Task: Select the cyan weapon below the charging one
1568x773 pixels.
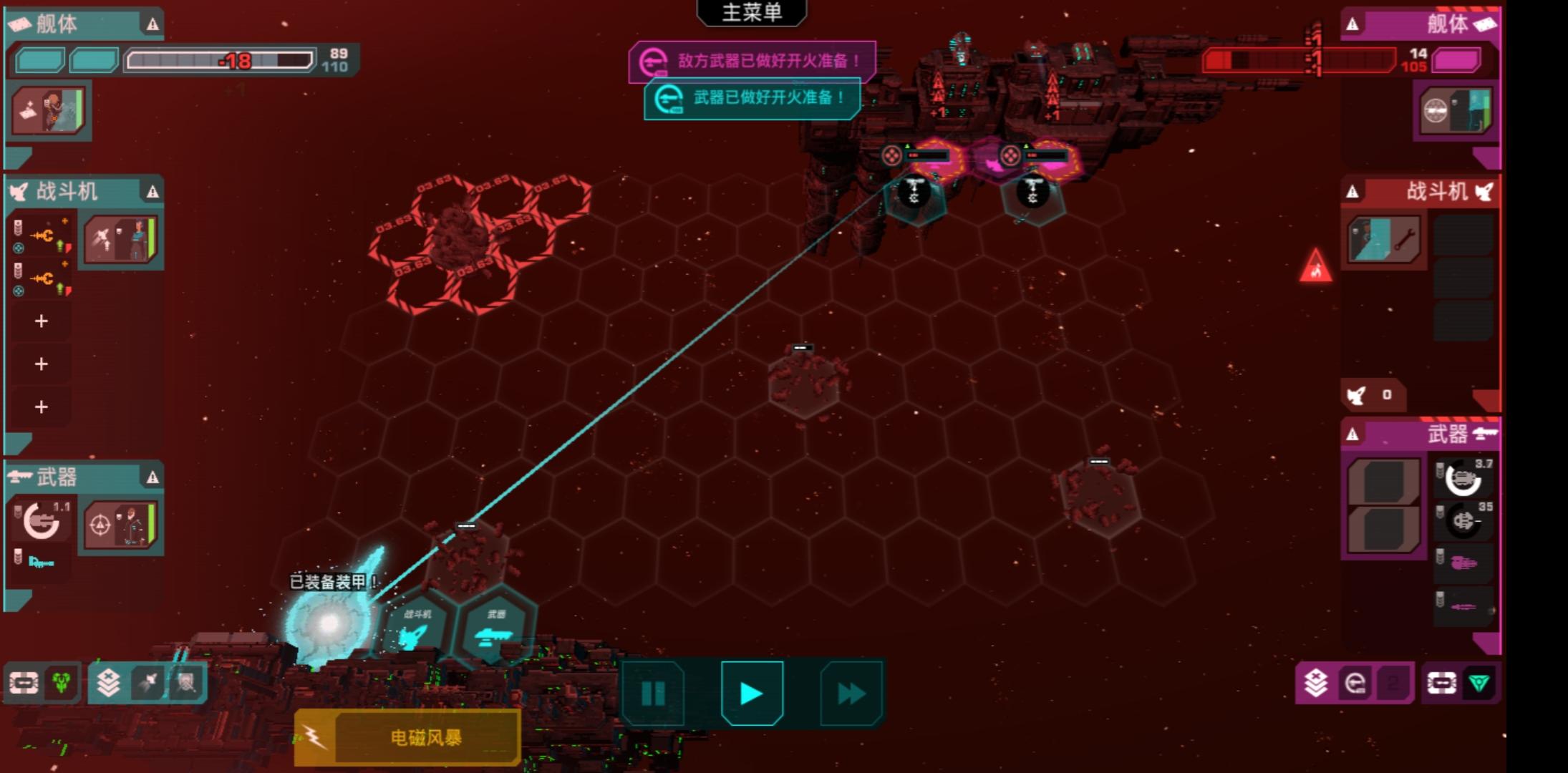Action: pos(40,563)
